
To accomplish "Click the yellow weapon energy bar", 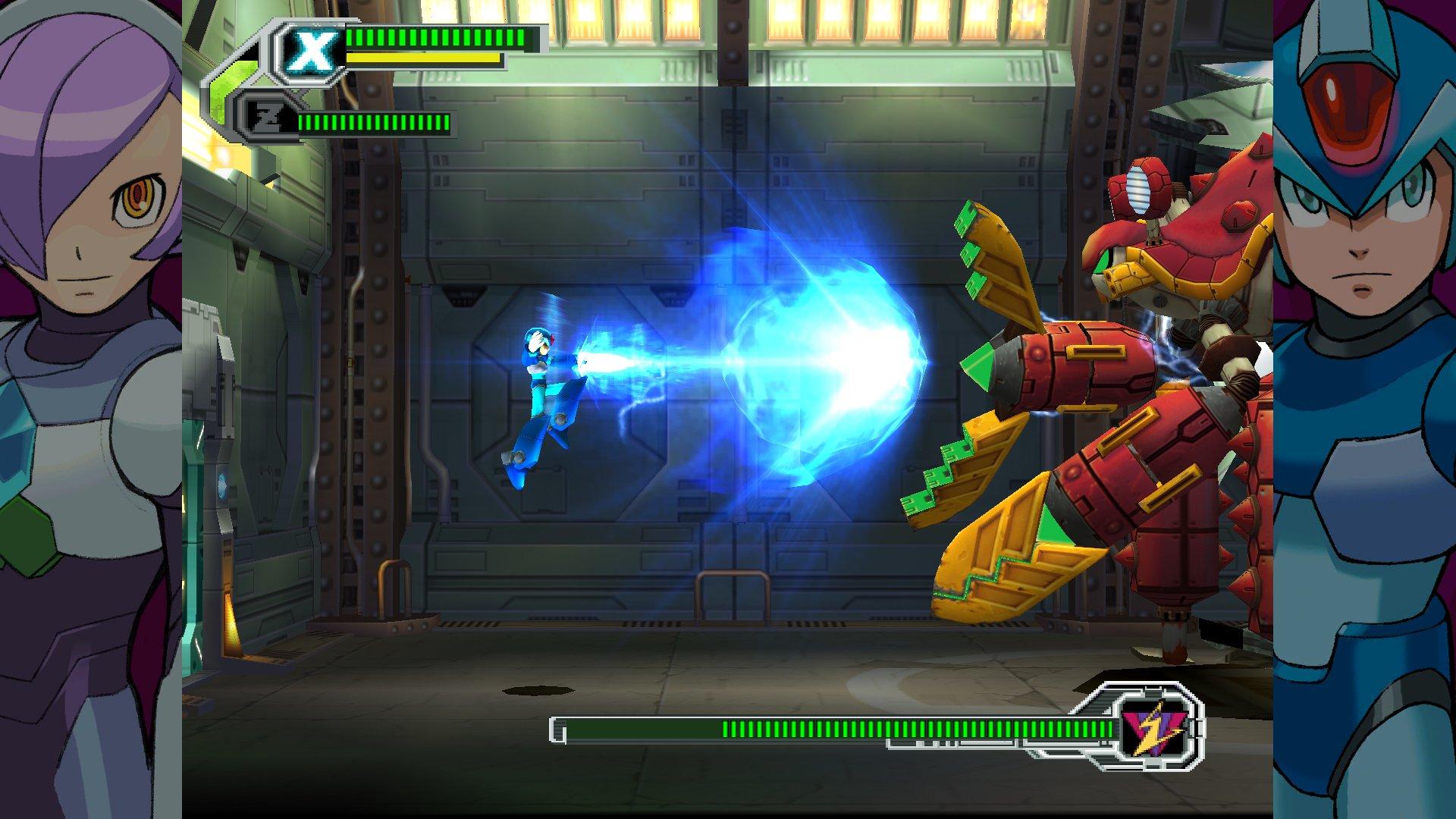I will click(421, 58).
